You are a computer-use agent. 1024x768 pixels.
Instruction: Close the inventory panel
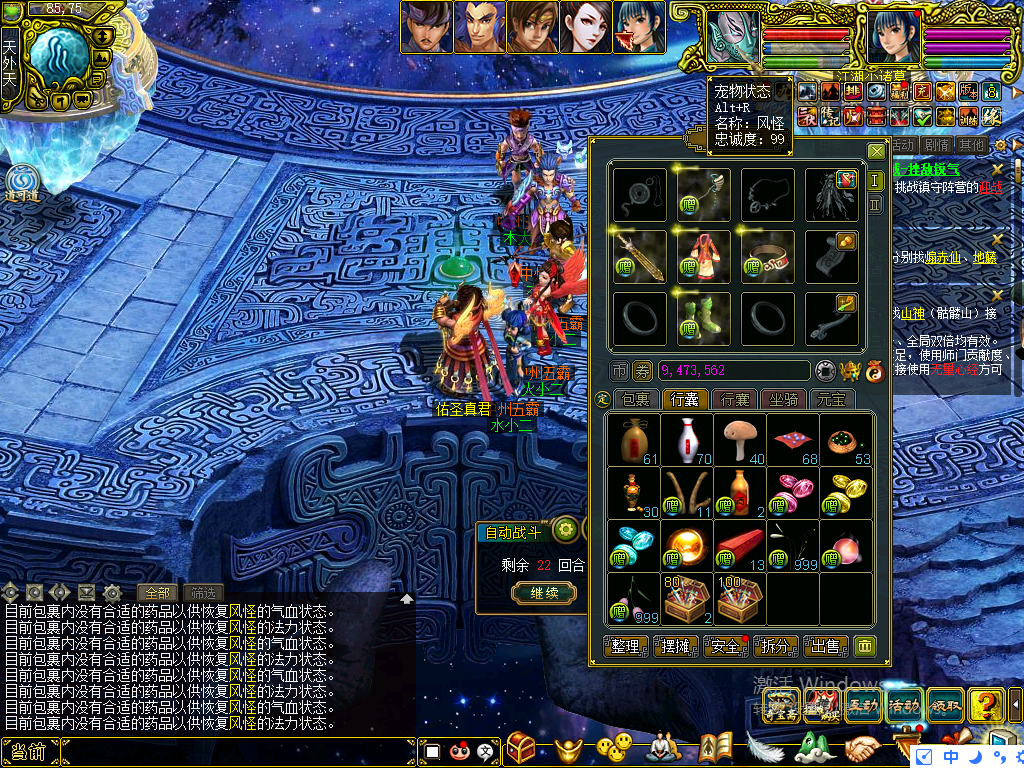(x=876, y=151)
